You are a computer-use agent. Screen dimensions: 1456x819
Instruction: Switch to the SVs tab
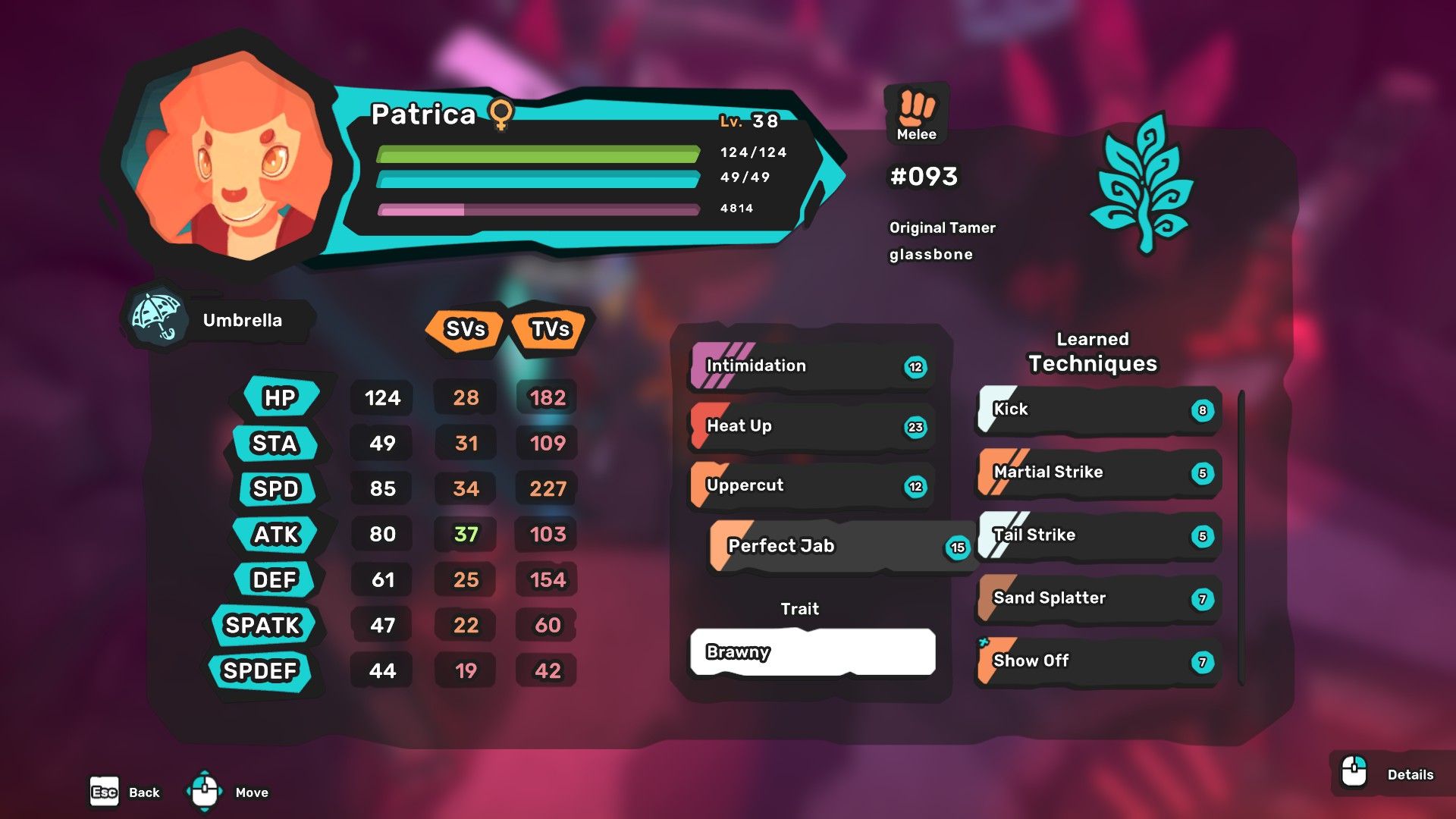(465, 330)
